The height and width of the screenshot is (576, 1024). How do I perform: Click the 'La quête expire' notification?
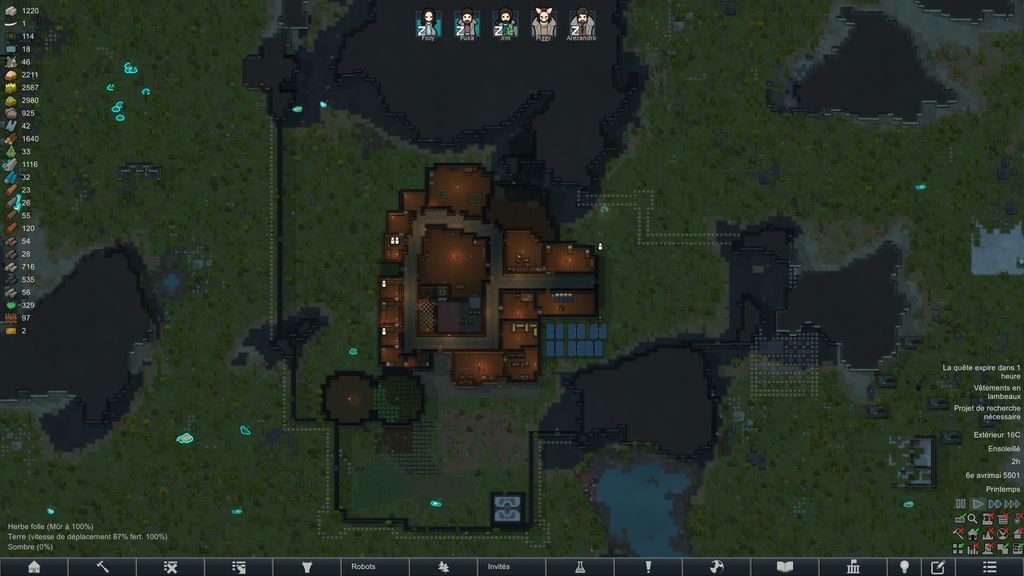pos(980,372)
